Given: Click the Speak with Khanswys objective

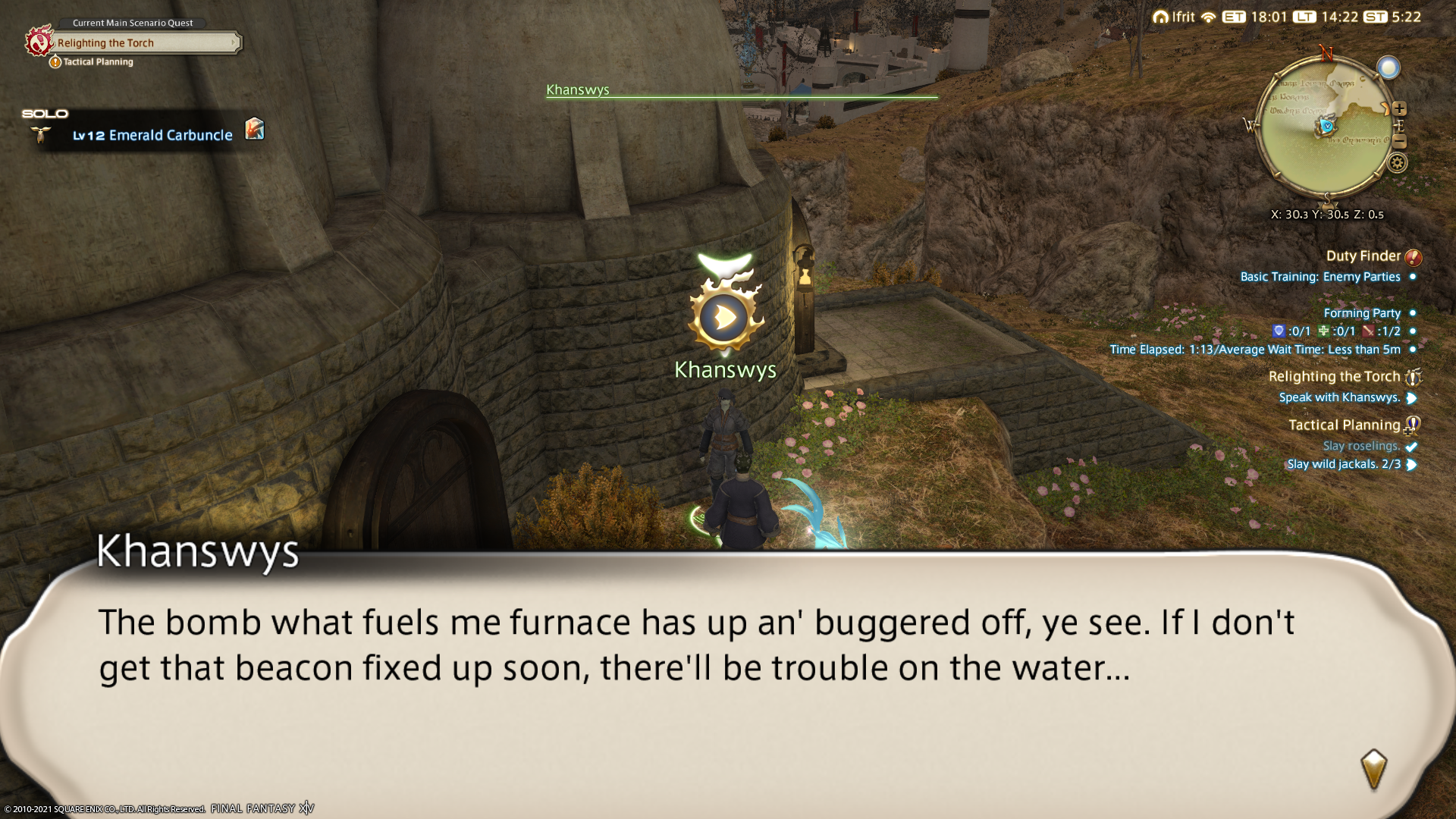Looking at the screenshot, I should tap(1338, 397).
